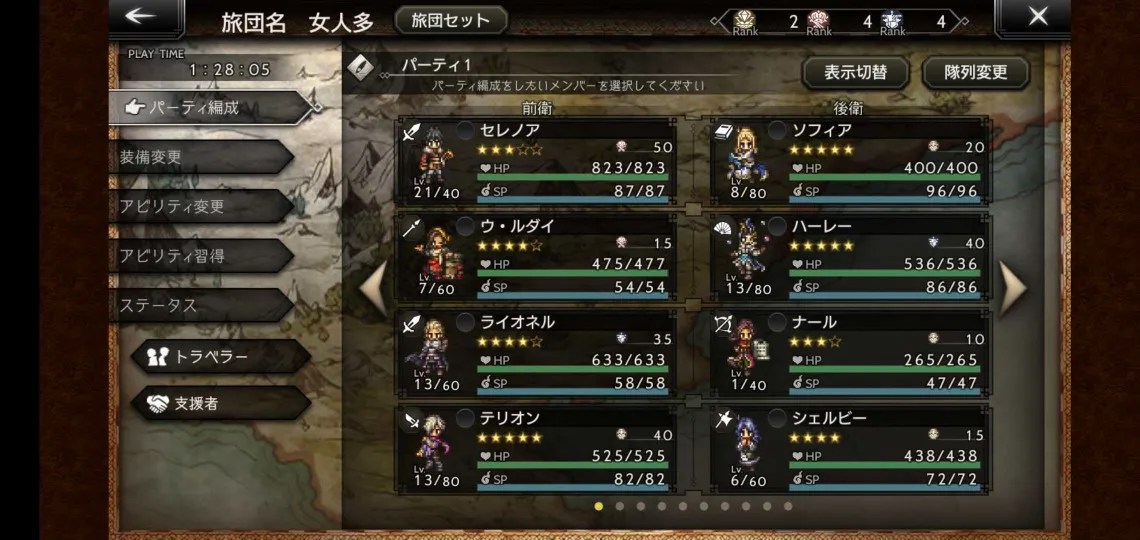Choose the ソフィア character card
Image resolution: width=1140 pixels, height=540 pixels.
[x=851, y=160]
